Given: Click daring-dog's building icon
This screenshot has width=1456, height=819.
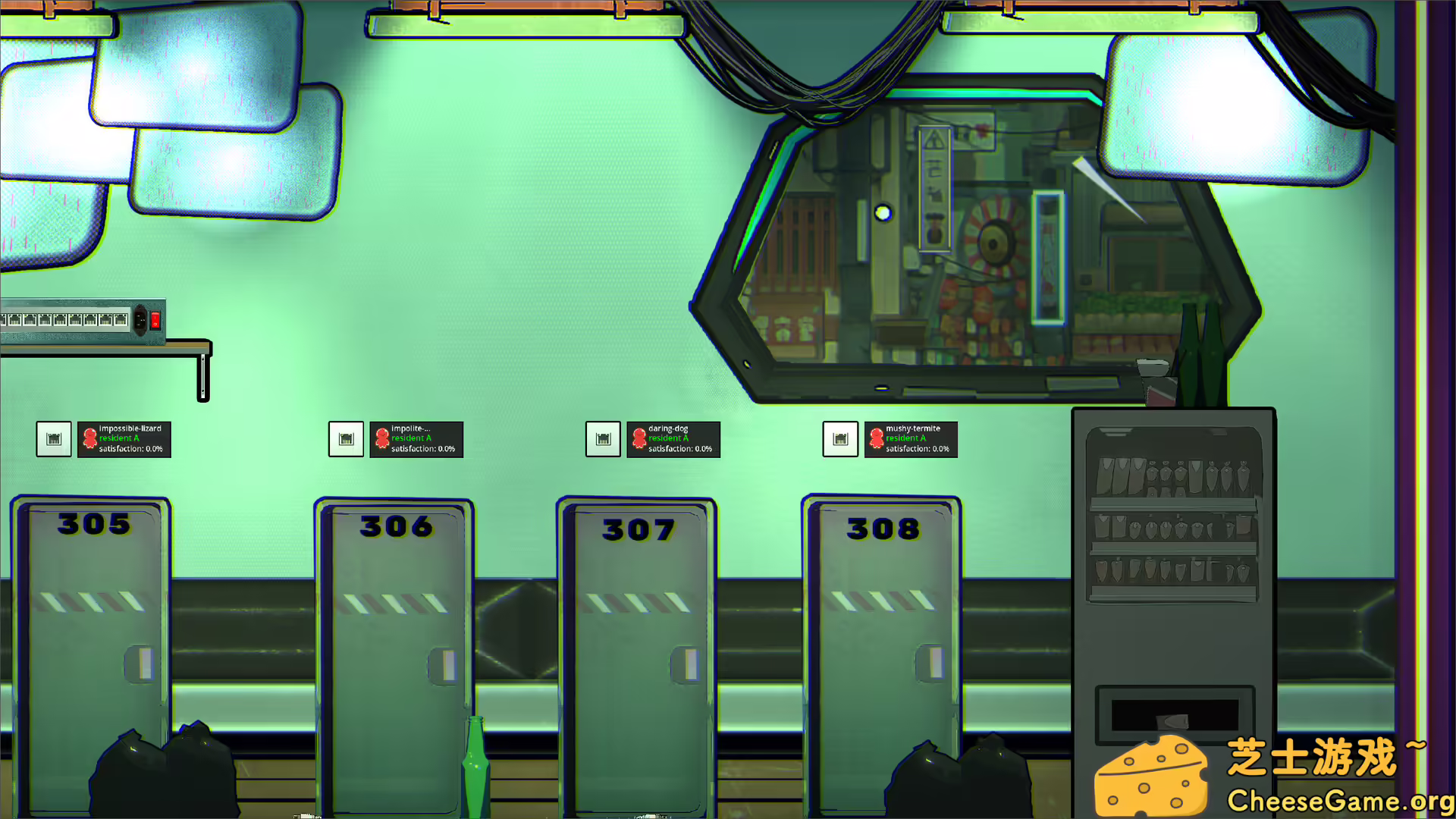Looking at the screenshot, I should click(603, 438).
